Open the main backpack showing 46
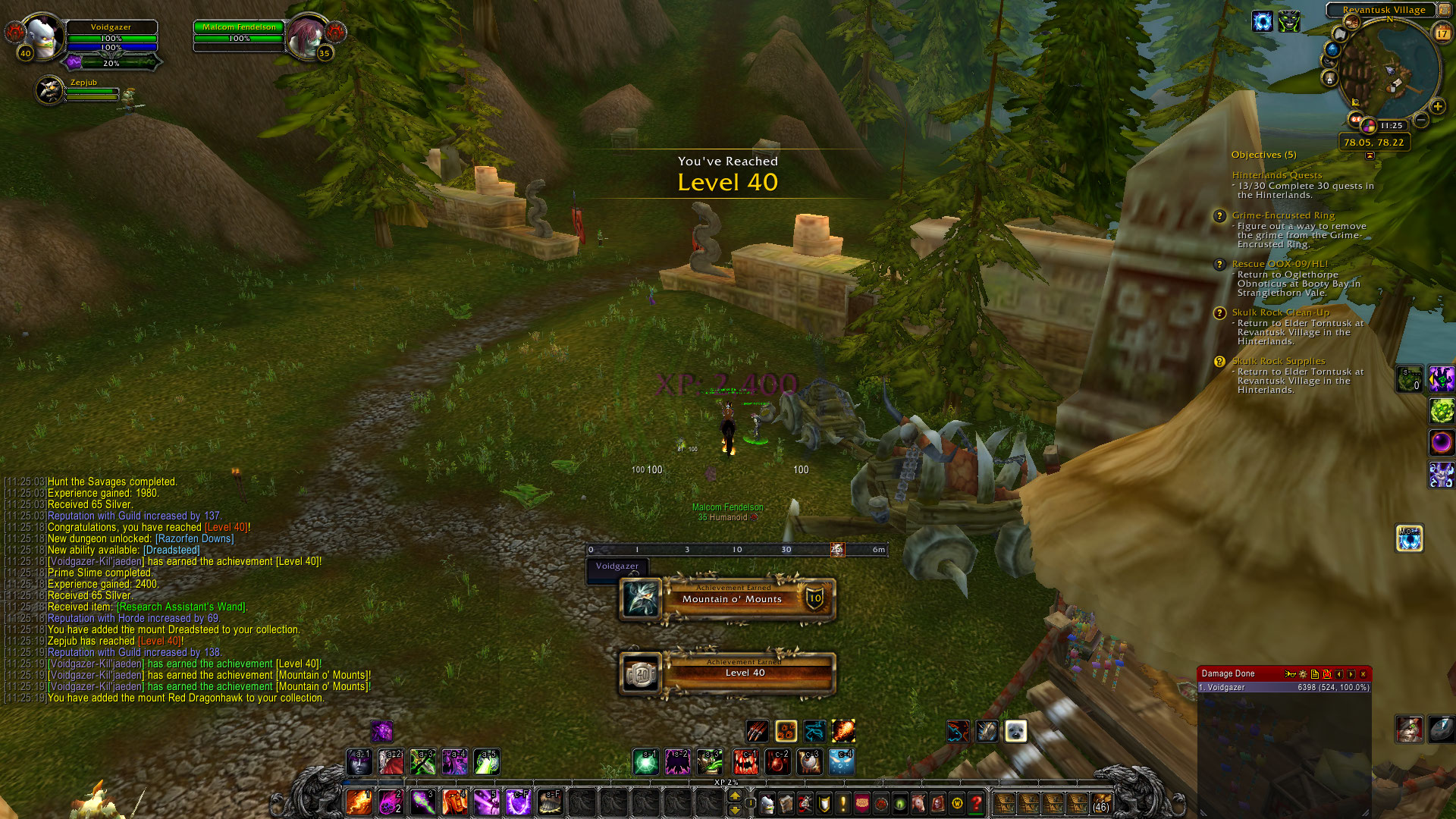This screenshot has width=1456, height=819. [1101, 803]
